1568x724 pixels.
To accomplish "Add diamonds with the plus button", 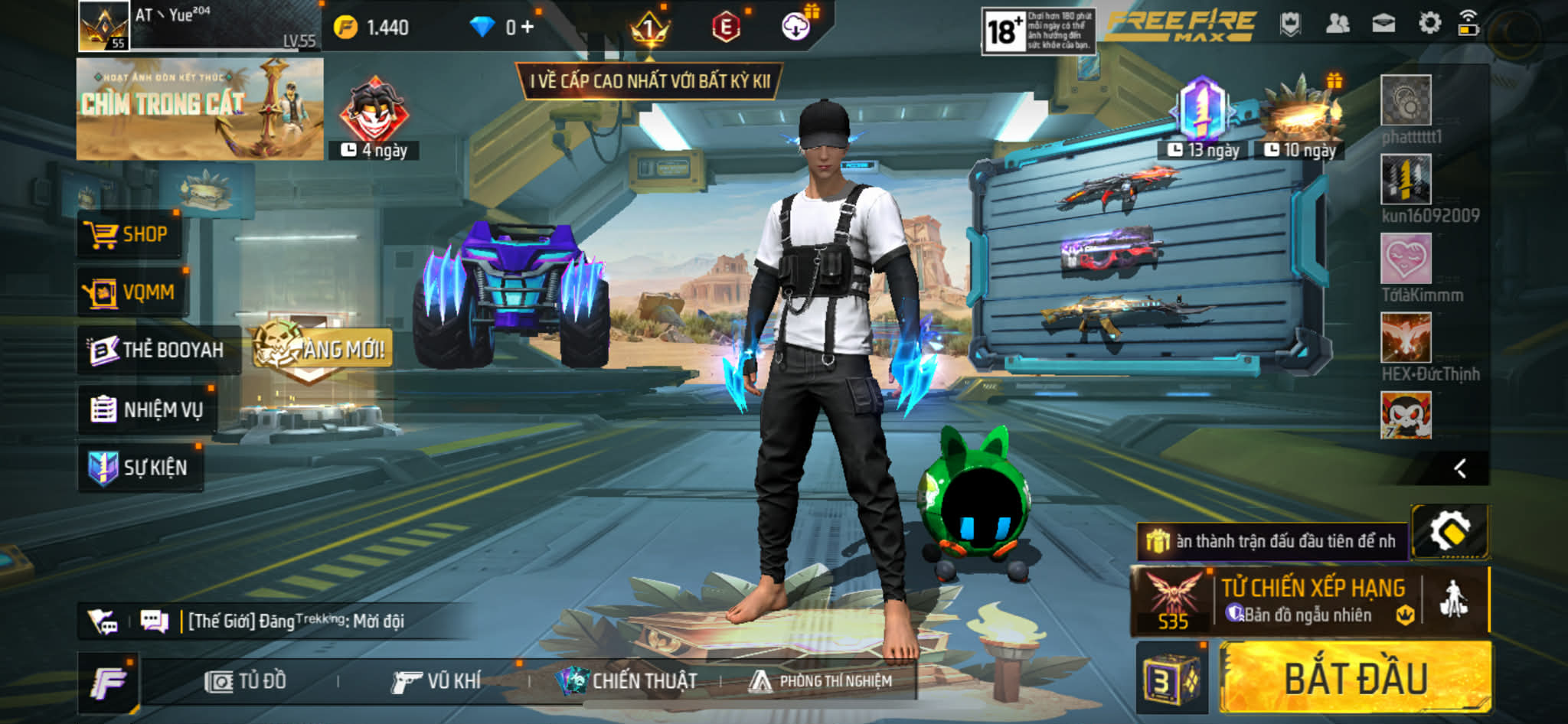I will [527, 28].
